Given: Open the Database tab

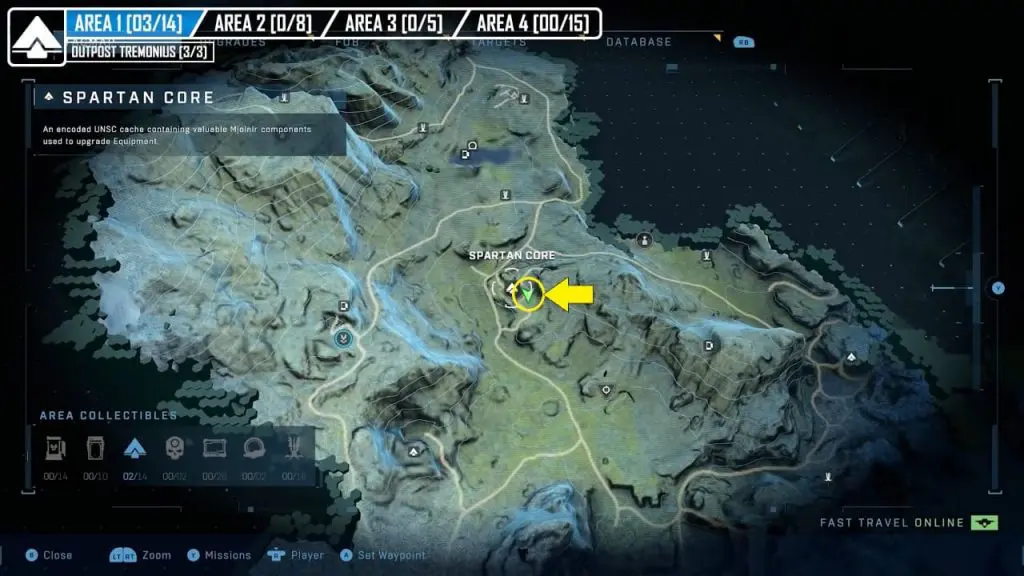Looking at the screenshot, I should click(x=638, y=42).
